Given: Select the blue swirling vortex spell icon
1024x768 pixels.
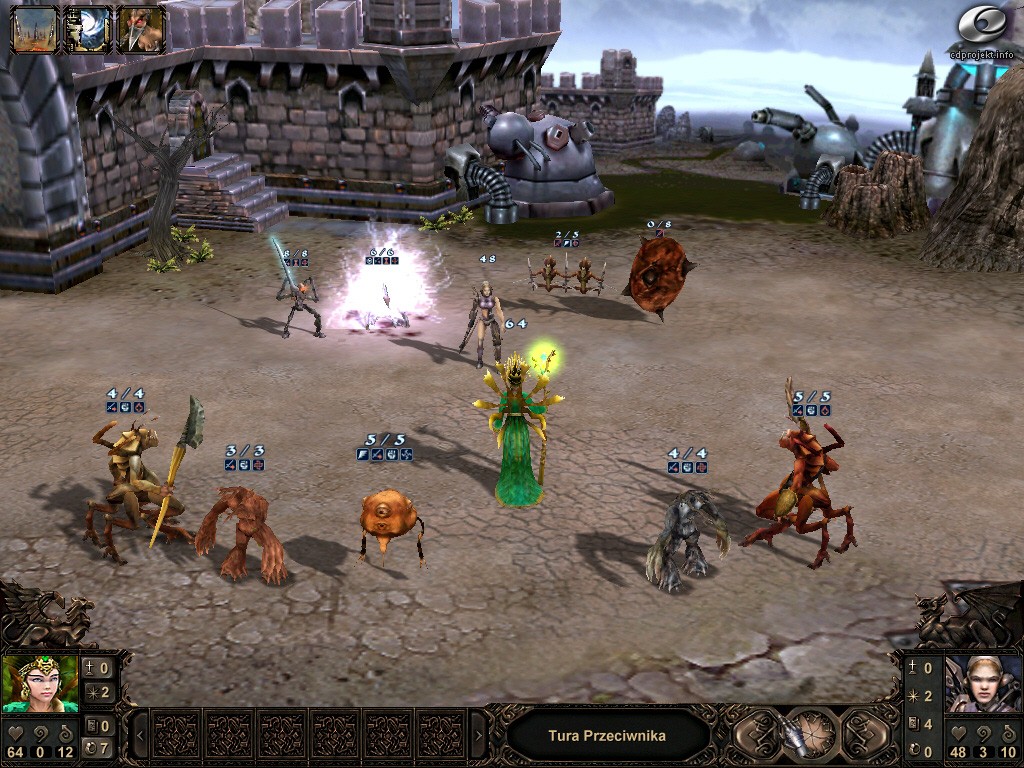Looking at the screenshot, I should pos(87,29).
